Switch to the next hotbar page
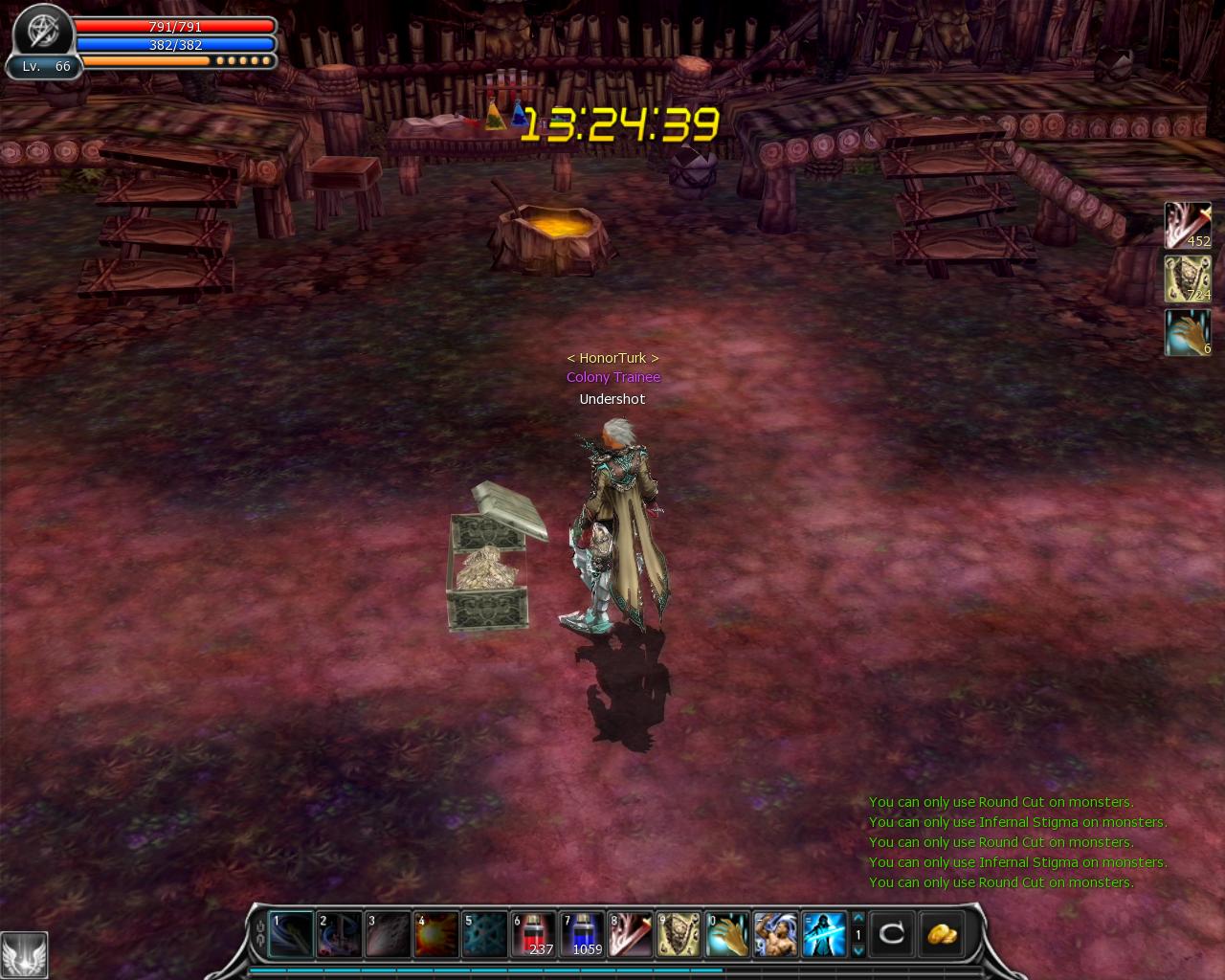The height and width of the screenshot is (980, 1225). click(858, 950)
